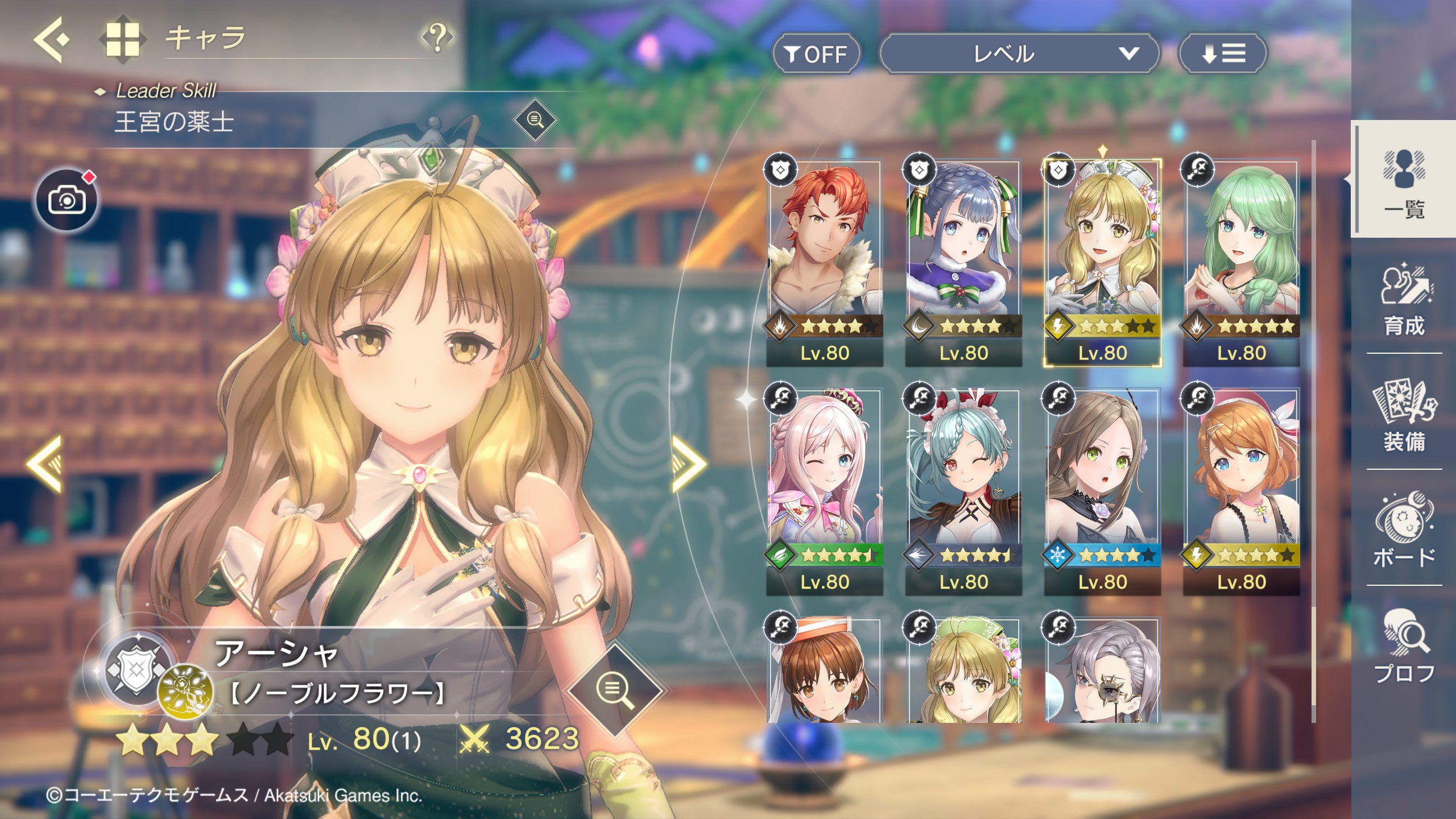Select the red-haired male character card
Screen dimensions: 1456x819
coord(824,263)
